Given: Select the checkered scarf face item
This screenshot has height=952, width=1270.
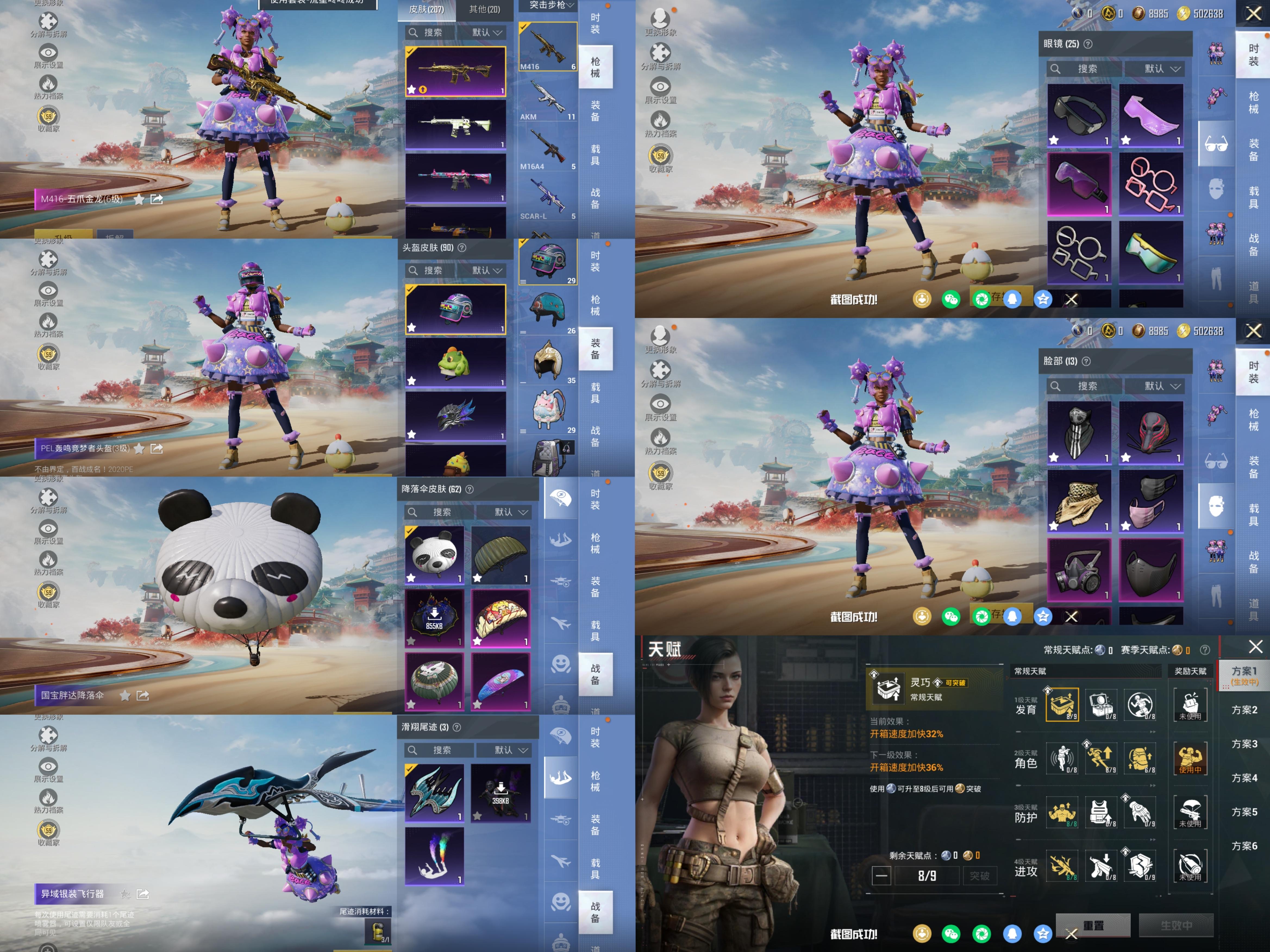Looking at the screenshot, I should 1079,501.
